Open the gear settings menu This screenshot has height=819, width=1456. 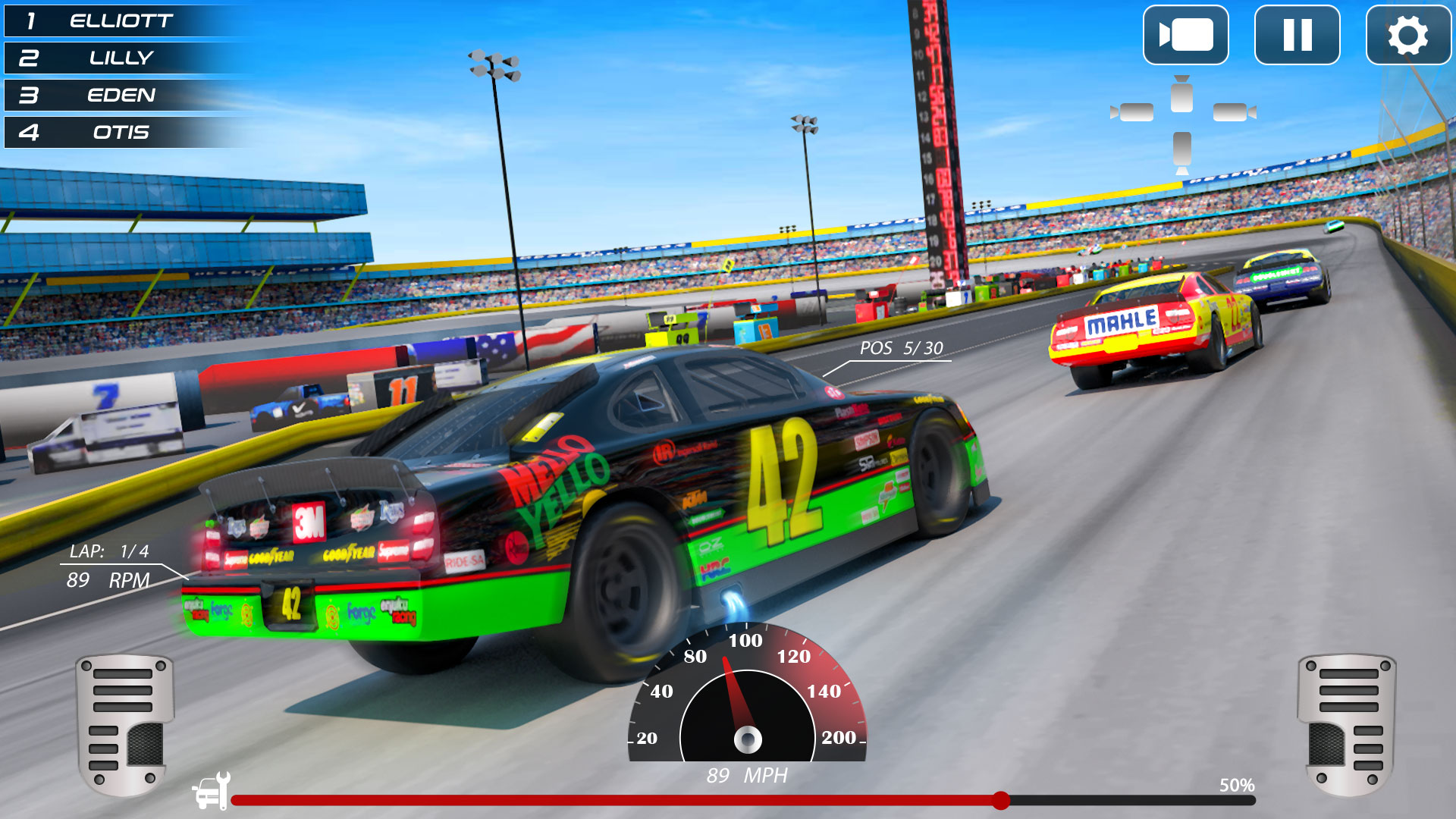pyautogui.click(x=1407, y=35)
